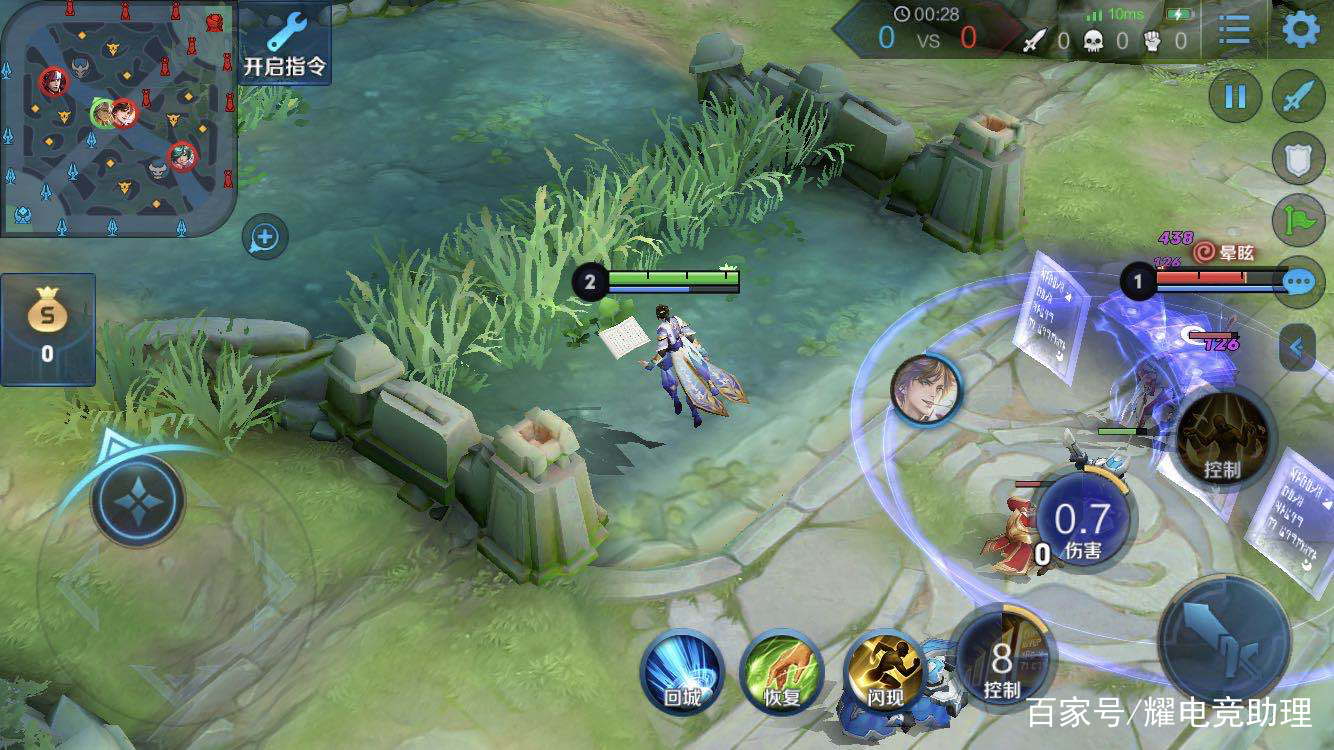Activate the 回城 recall ability

point(682,670)
